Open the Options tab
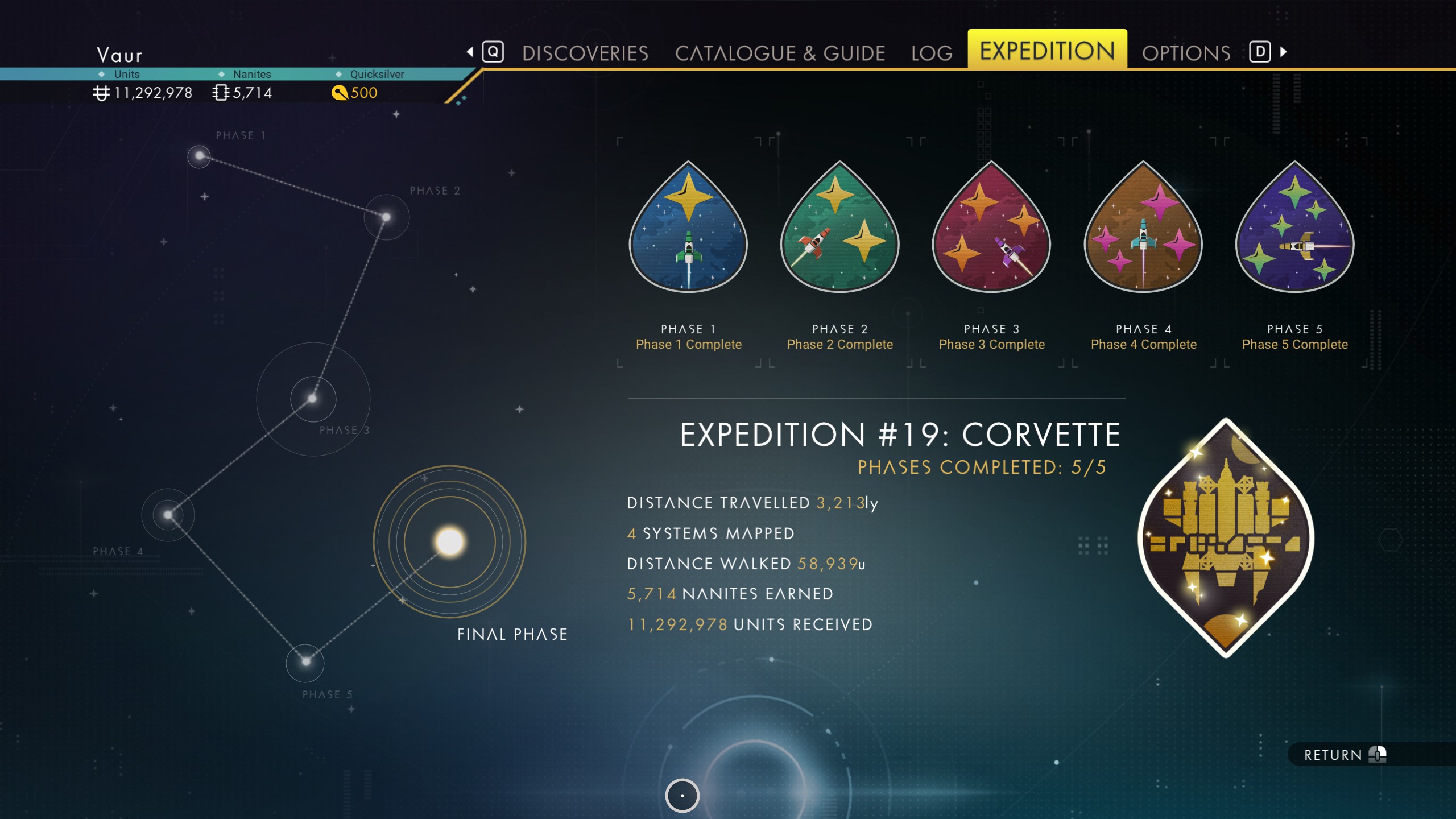Screen dimensions: 1456x819 coord(1186,53)
